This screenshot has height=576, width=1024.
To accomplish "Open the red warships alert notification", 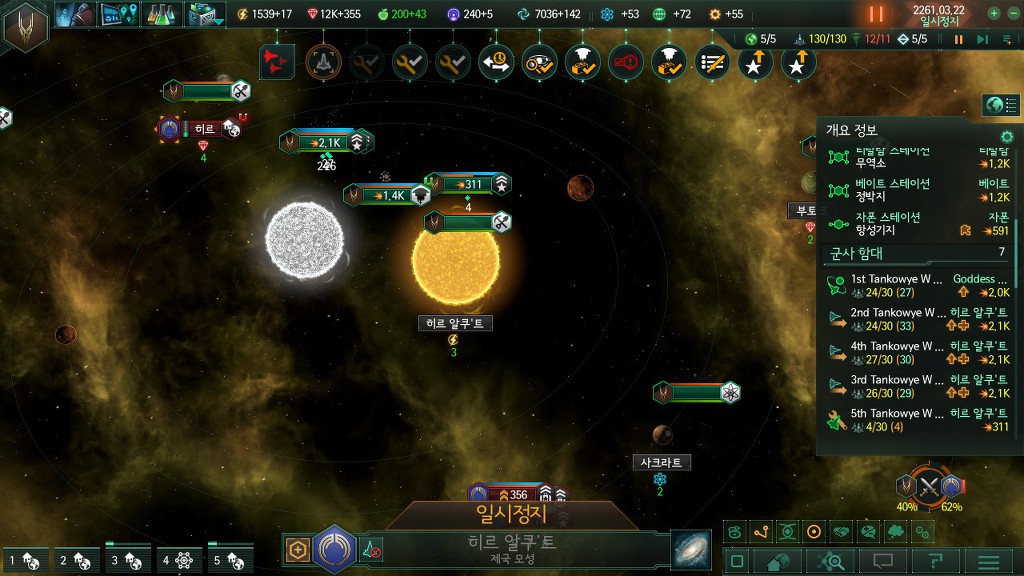I will [x=277, y=62].
